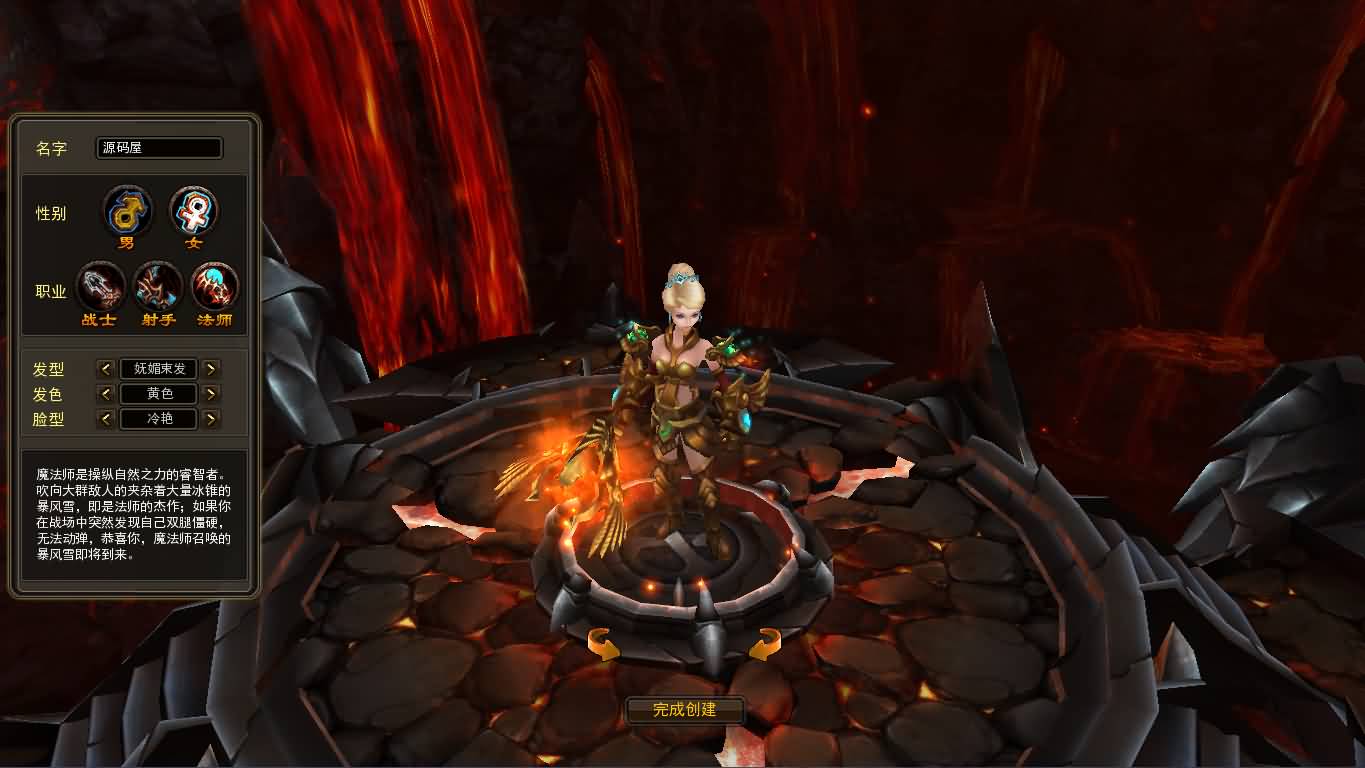Click the previous arrow for 发色 hair color
Image resolution: width=1365 pixels, height=768 pixels.
point(106,393)
